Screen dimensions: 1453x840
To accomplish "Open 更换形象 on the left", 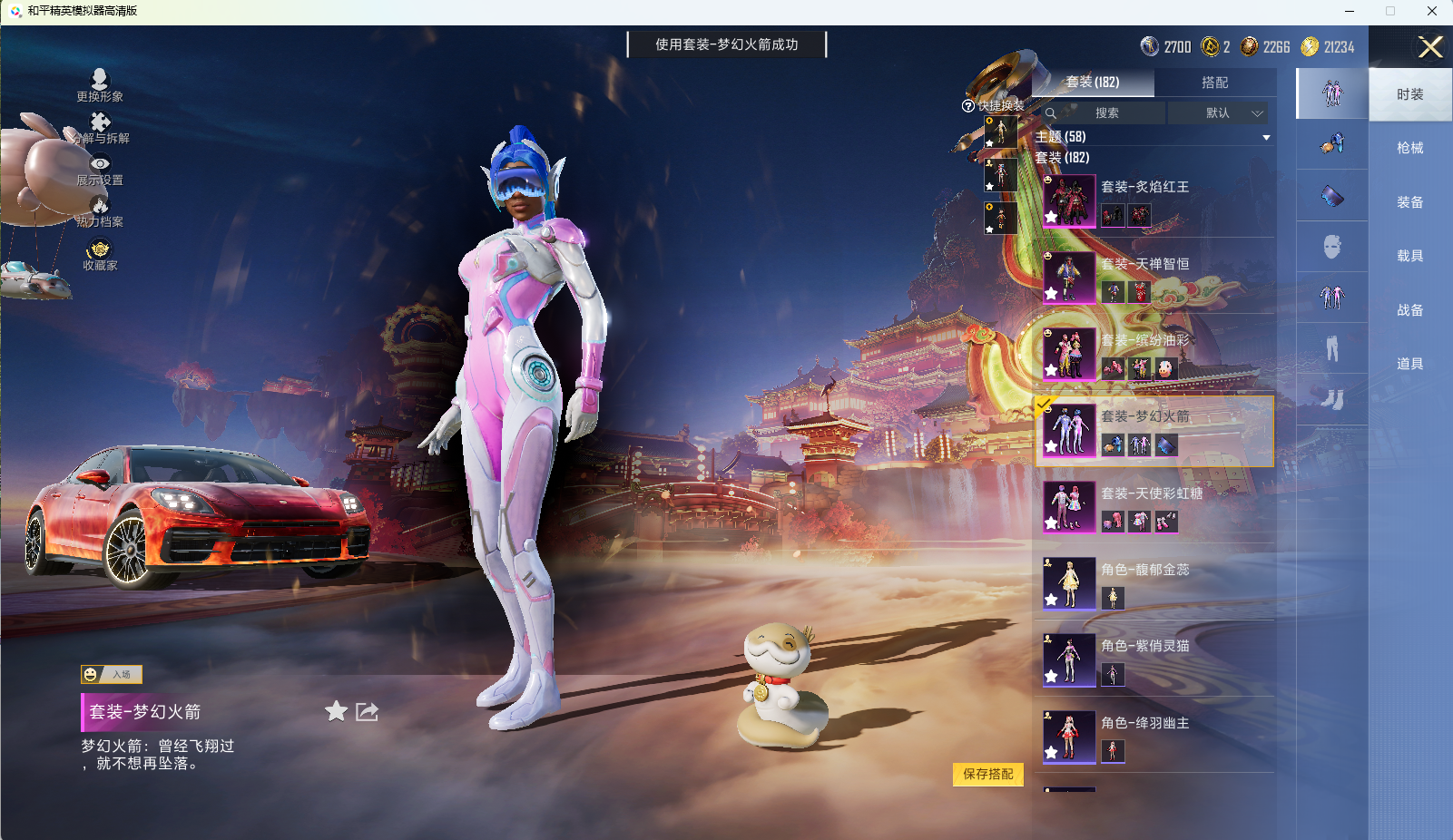I will click(x=100, y=85).
